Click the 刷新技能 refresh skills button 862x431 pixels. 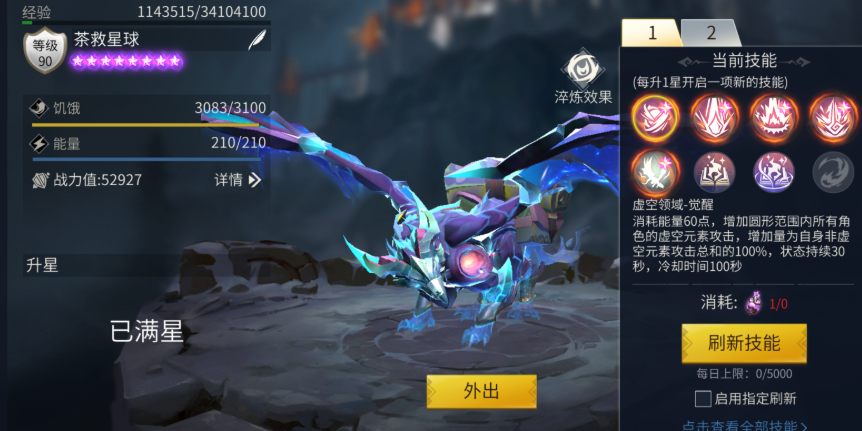click(x=744, y=343)
